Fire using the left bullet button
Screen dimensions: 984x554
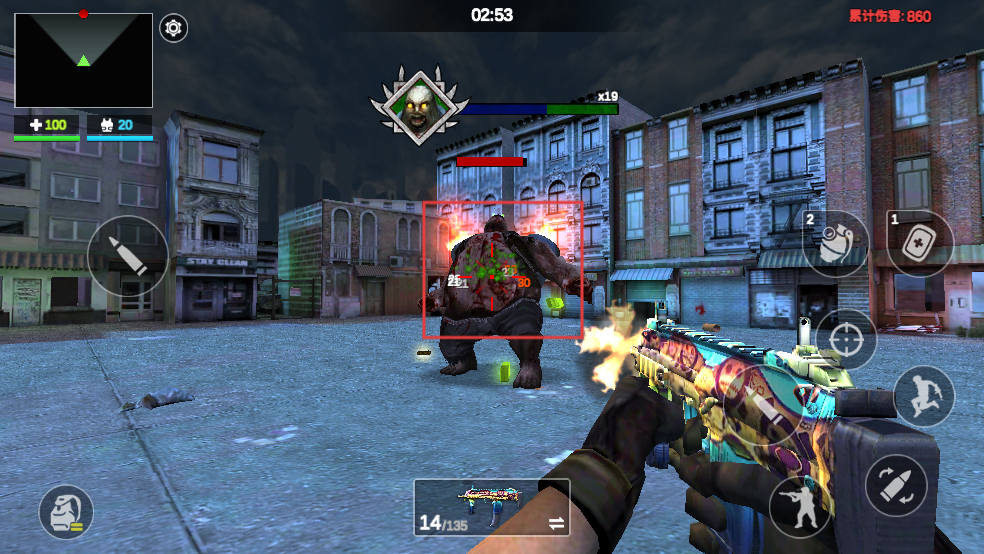click(128, 256)
